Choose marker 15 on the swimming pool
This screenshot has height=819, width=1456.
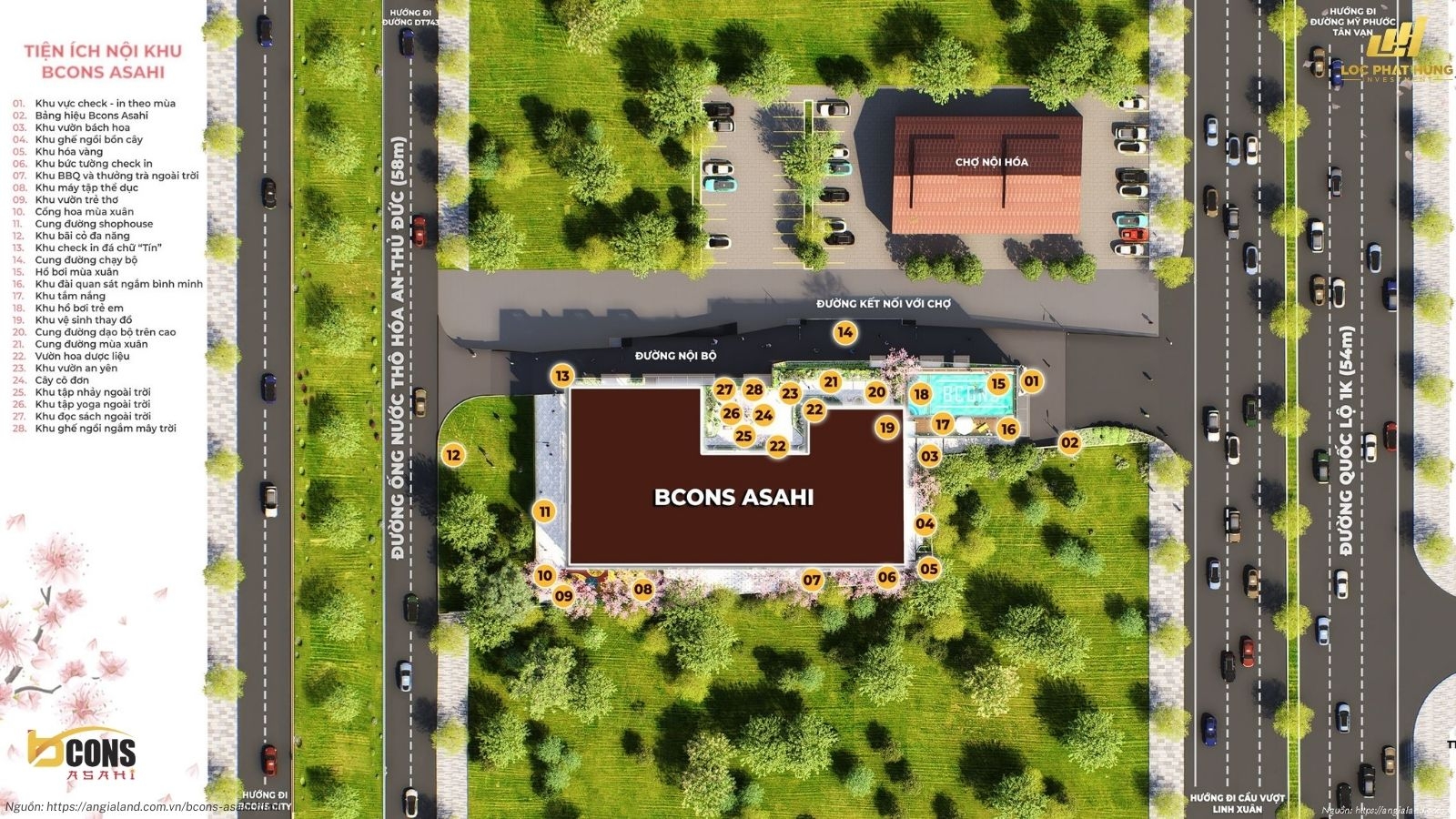[997, 384]
